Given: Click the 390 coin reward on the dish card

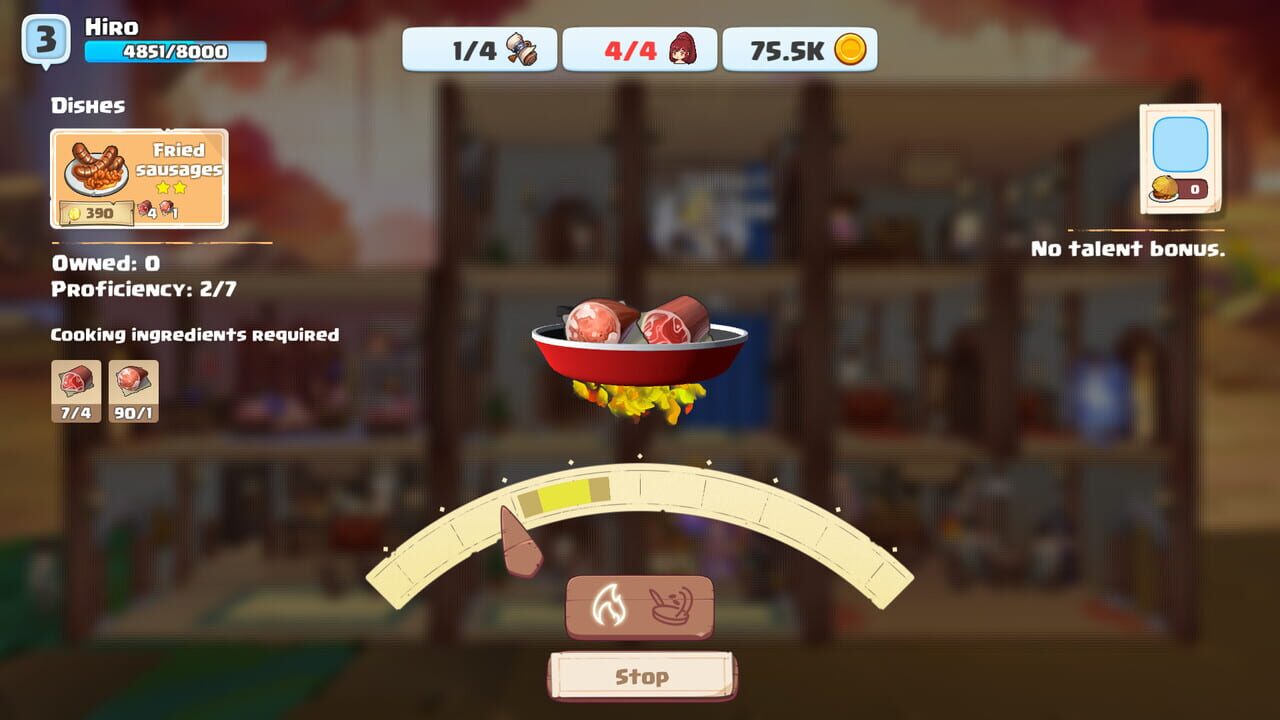Looking at the screenshot, I should (x=94, y=213).
